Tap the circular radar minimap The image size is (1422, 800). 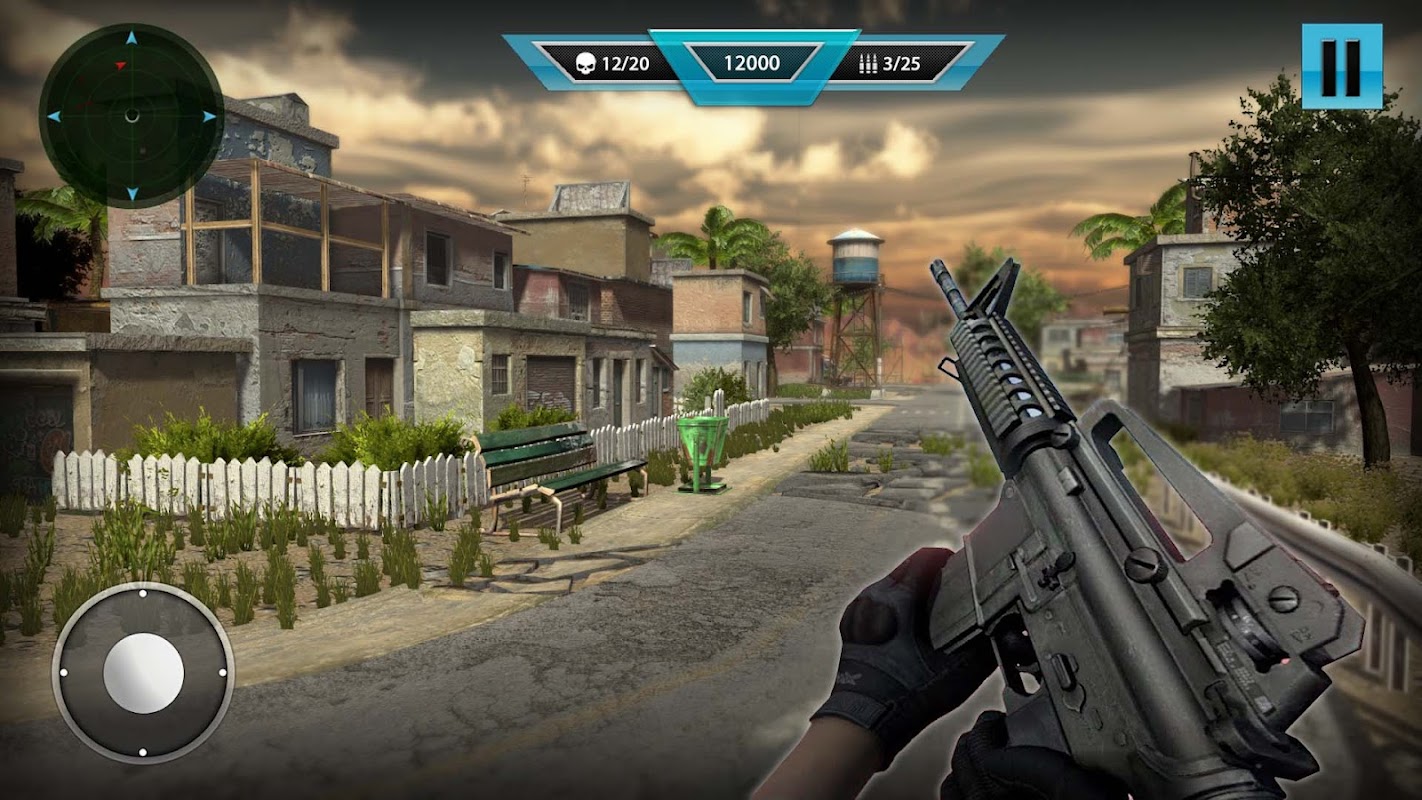click(x=131, y=116)
